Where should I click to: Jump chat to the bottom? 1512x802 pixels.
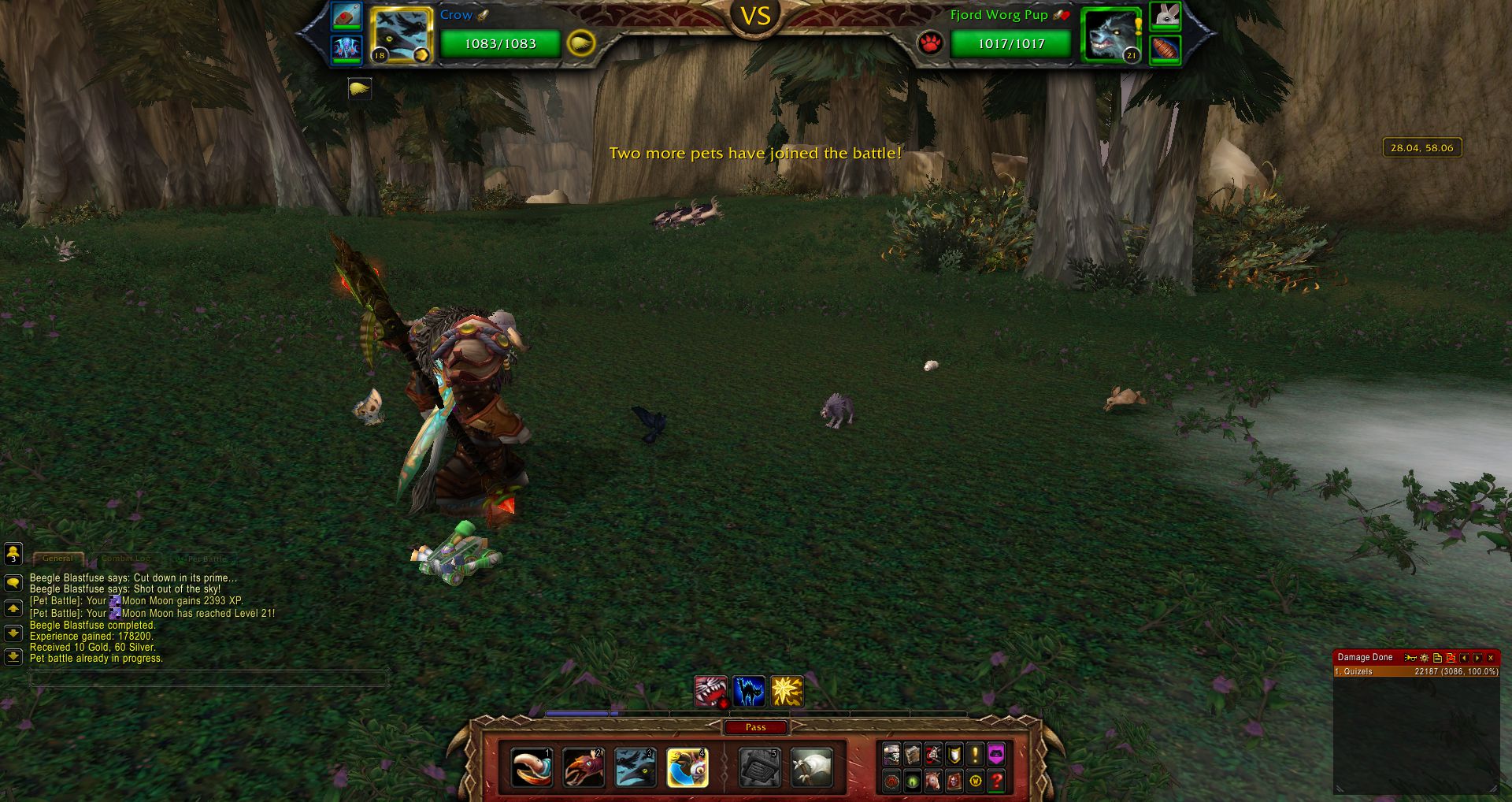tap(13, 656)
